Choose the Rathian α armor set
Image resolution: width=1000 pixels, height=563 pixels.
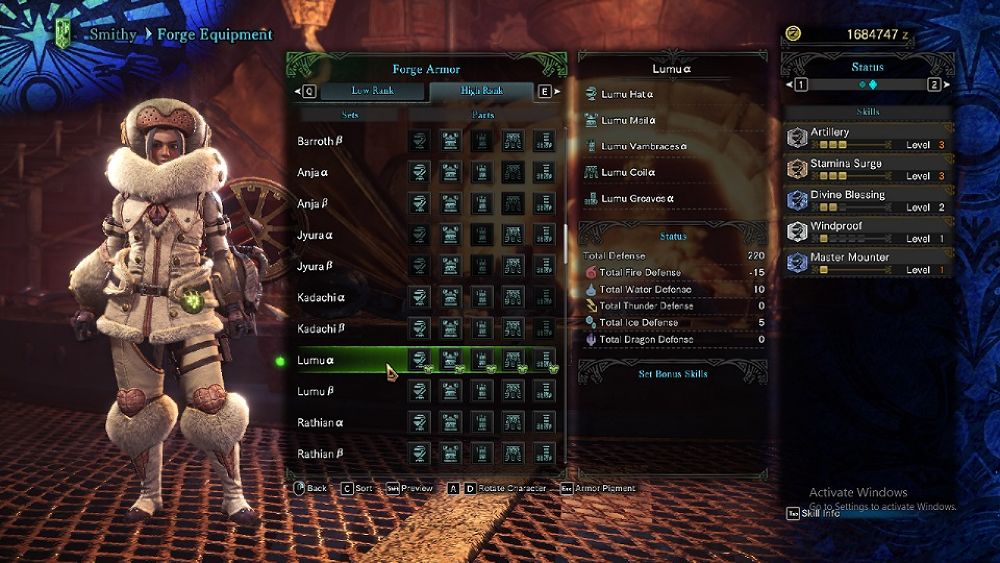320,423
